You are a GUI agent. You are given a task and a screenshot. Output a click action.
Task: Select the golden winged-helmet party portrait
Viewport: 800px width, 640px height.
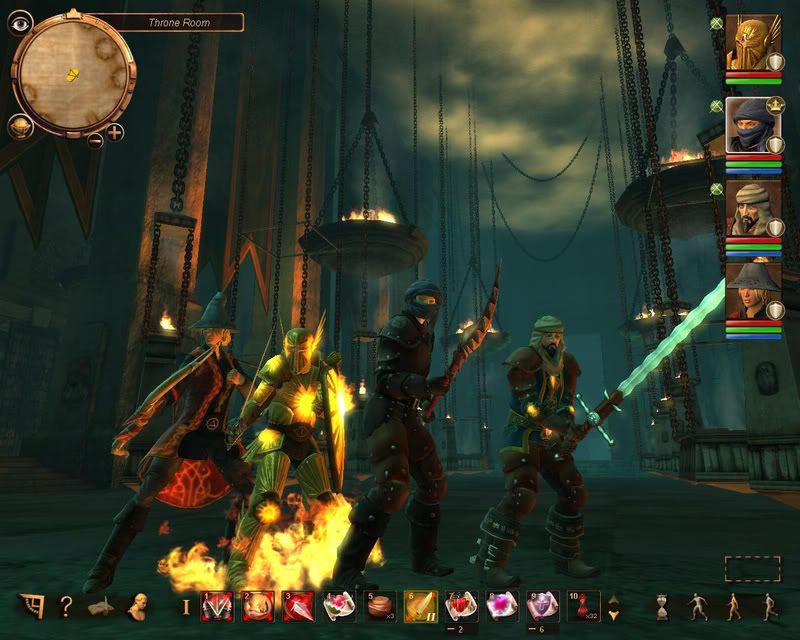pos(753,42)
